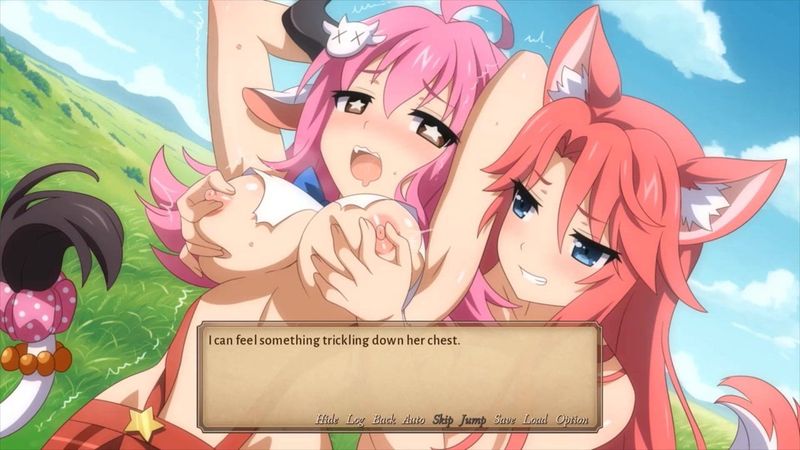Screen dimensions: 800x450
Task: Turn on Auto mode
Action: click(x=413, y=419)
